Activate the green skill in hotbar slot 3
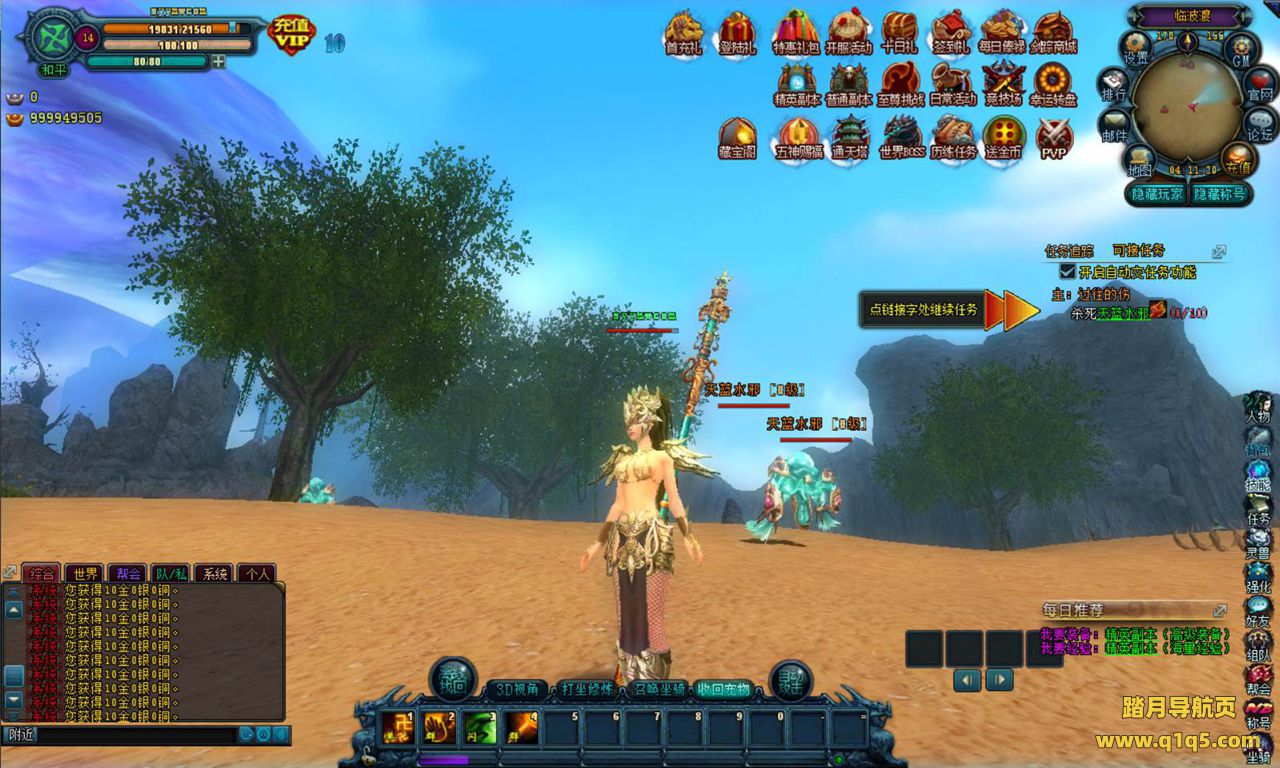1280x768 pixels. (479, 728)
